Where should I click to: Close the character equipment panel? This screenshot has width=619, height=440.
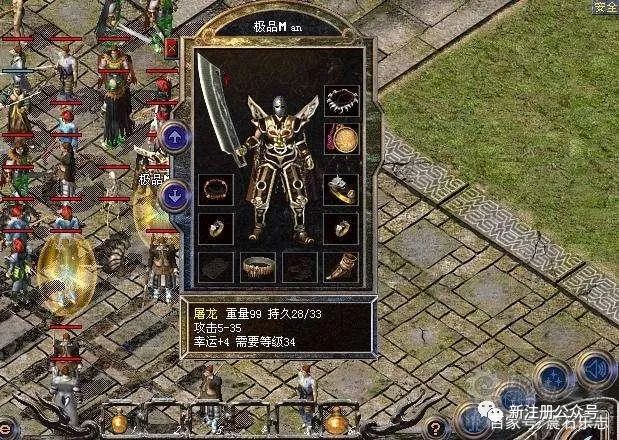coord(172,46)
